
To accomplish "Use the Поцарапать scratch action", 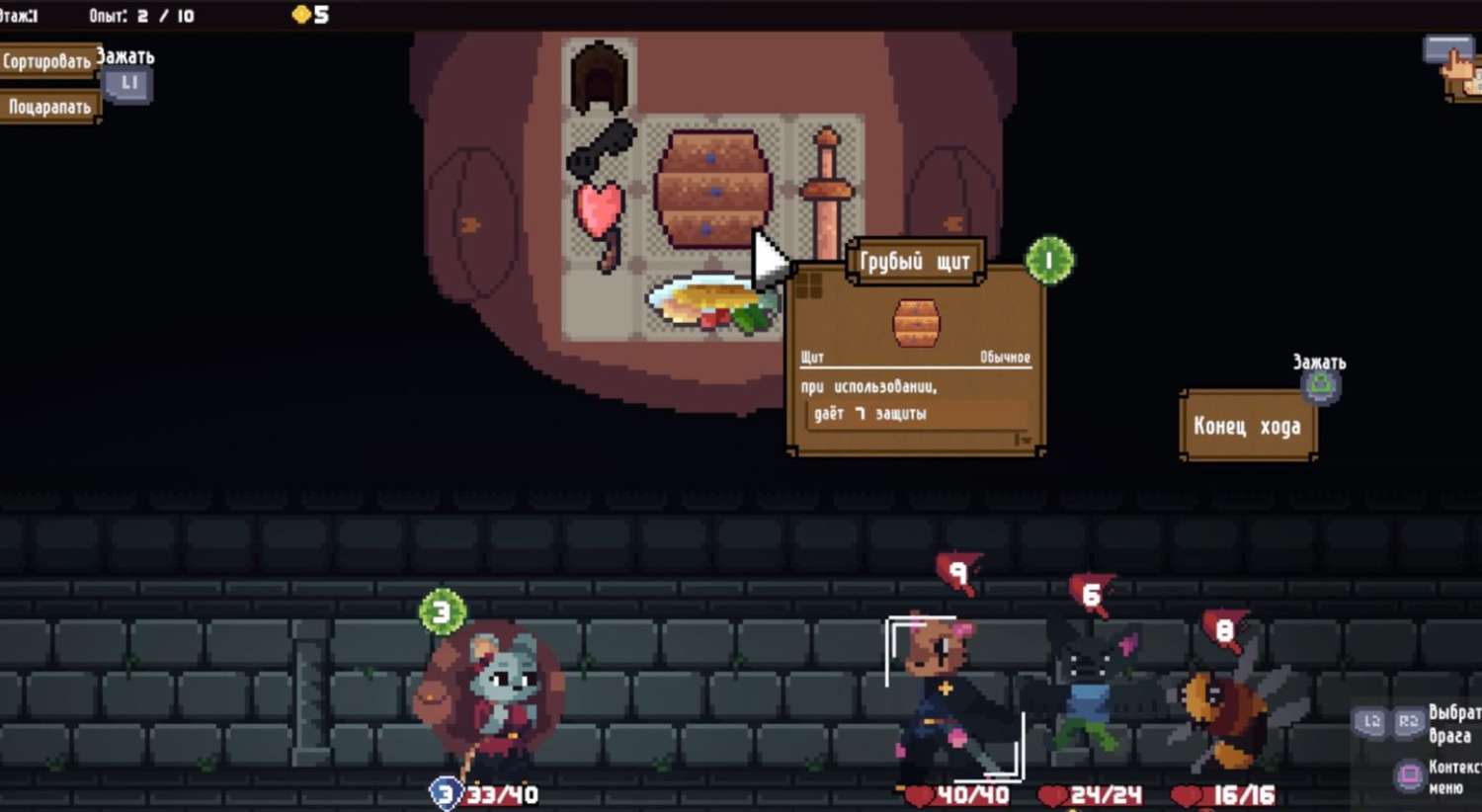I will [x=49, y=107].
